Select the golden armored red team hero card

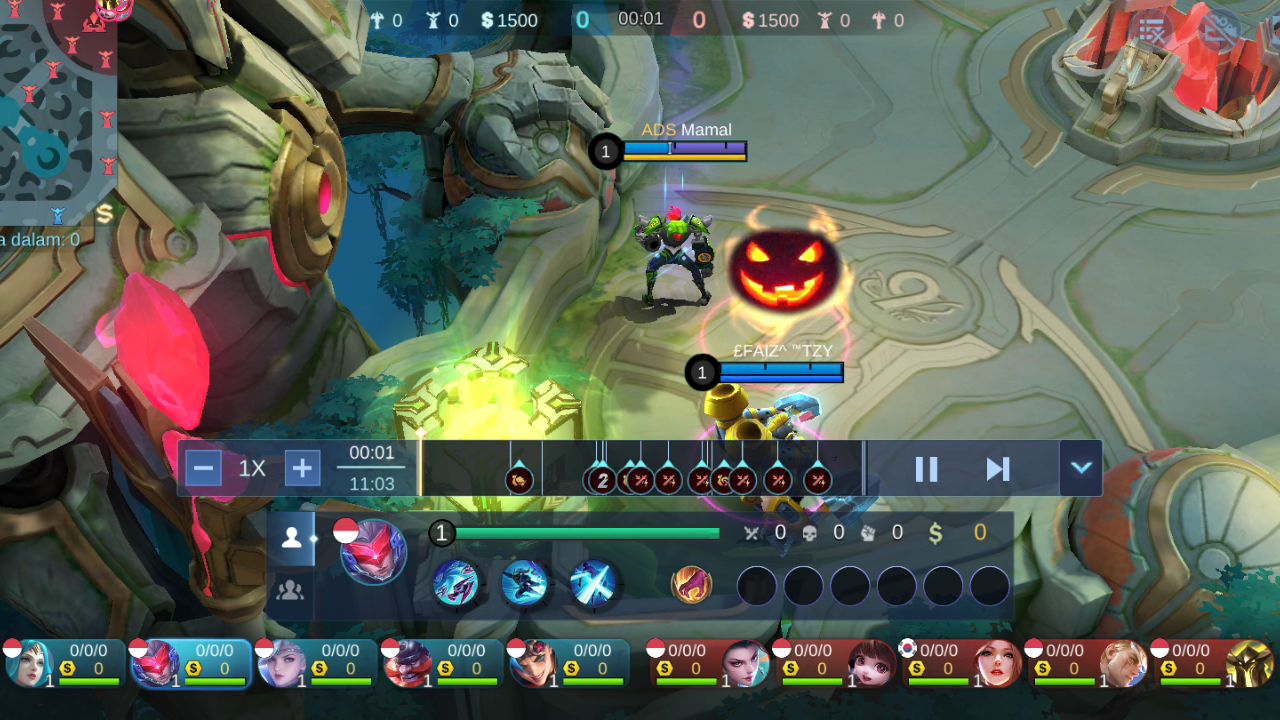[x=1216, y=663]
